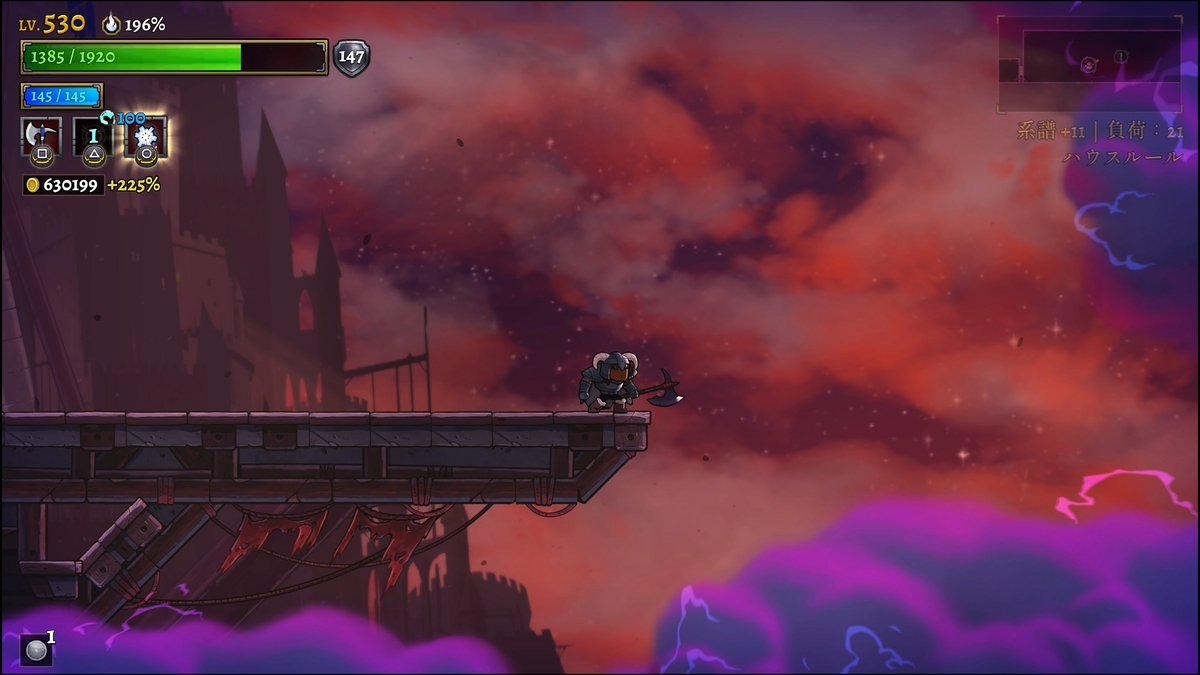Open the faded minimap

1088,65
